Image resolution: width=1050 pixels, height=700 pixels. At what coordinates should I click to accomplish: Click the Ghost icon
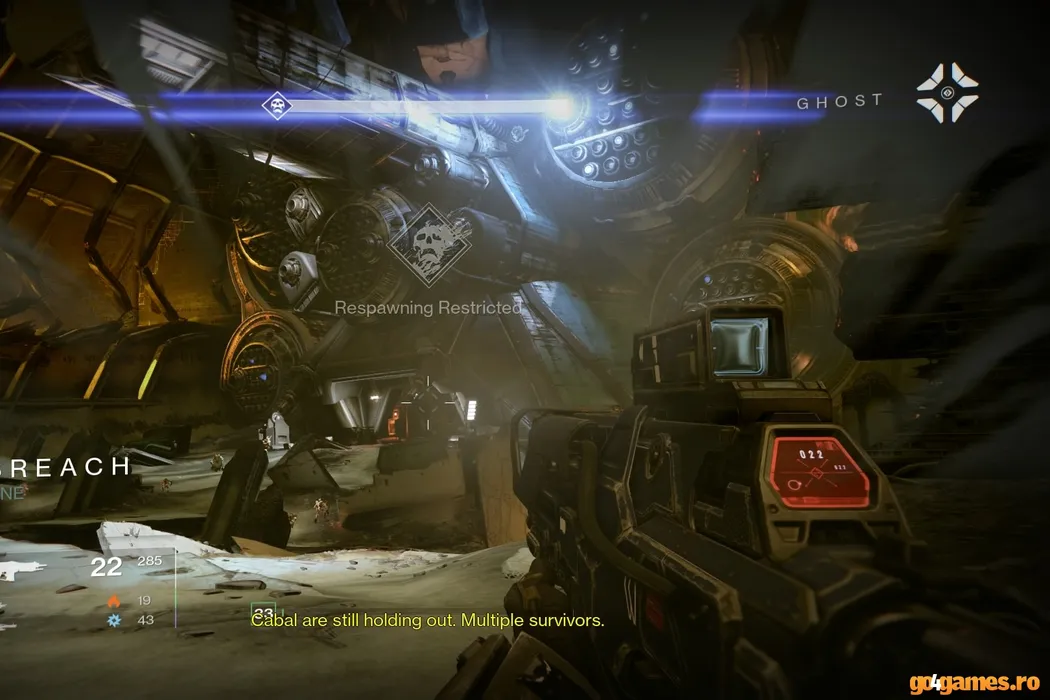point(947,93)
